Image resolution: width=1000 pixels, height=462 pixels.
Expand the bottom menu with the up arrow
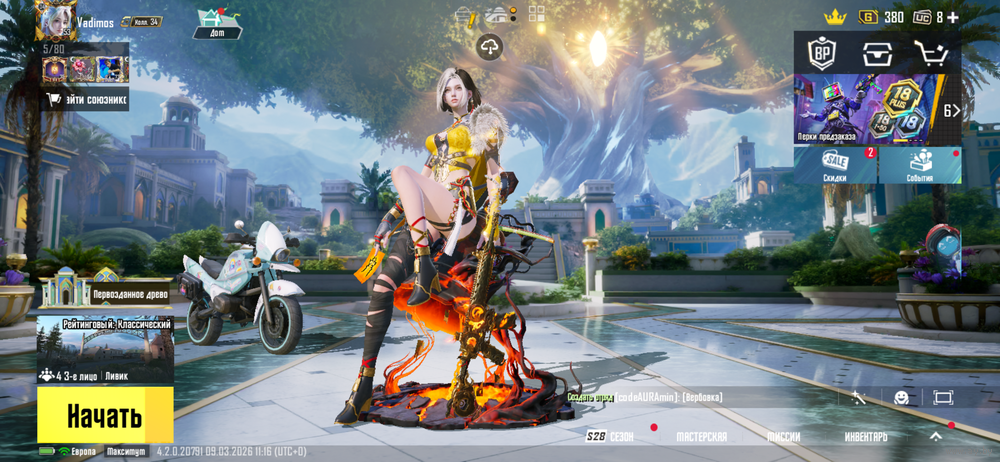[936, 437]
